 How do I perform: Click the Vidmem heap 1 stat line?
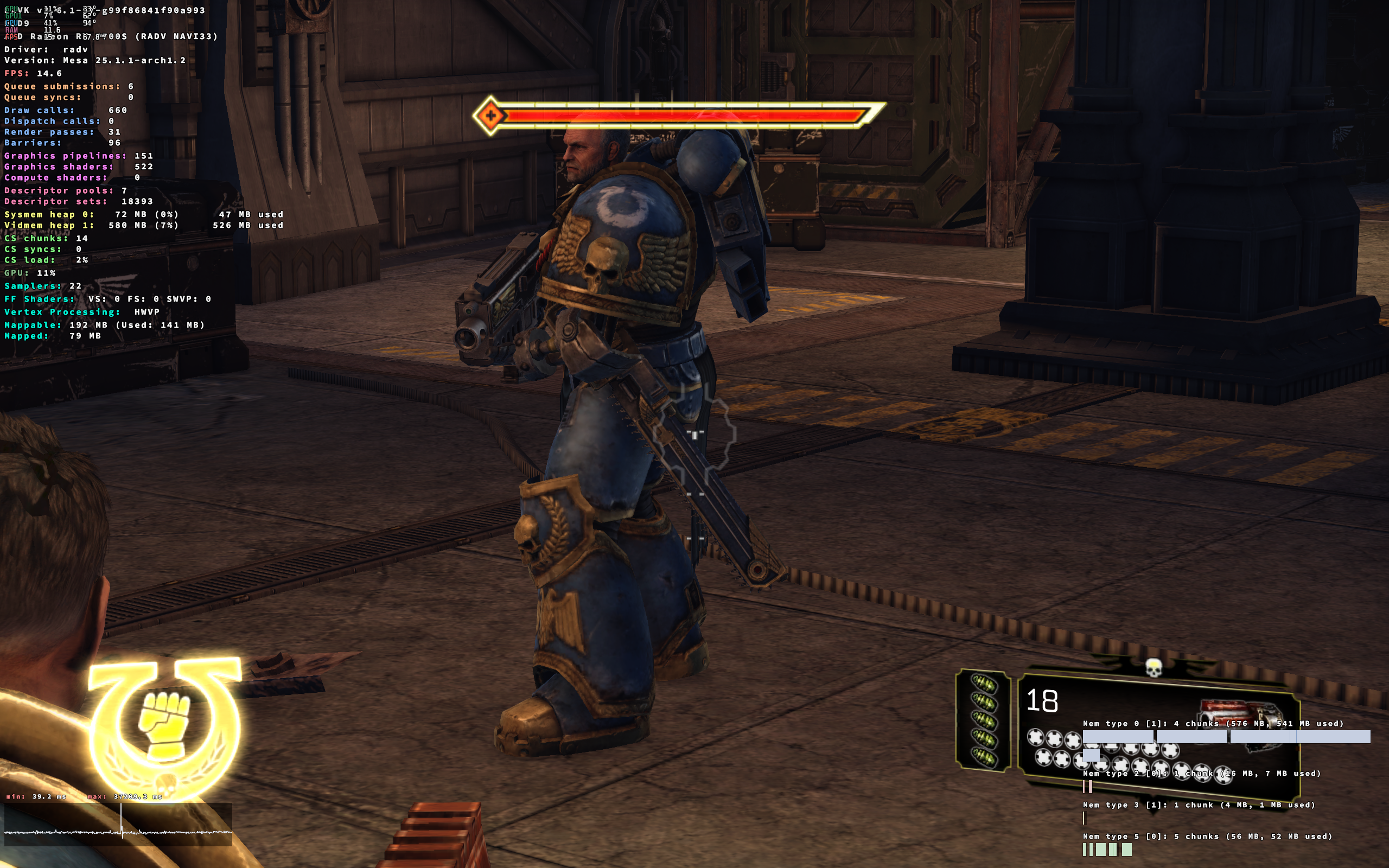click(x=142, y=225)
